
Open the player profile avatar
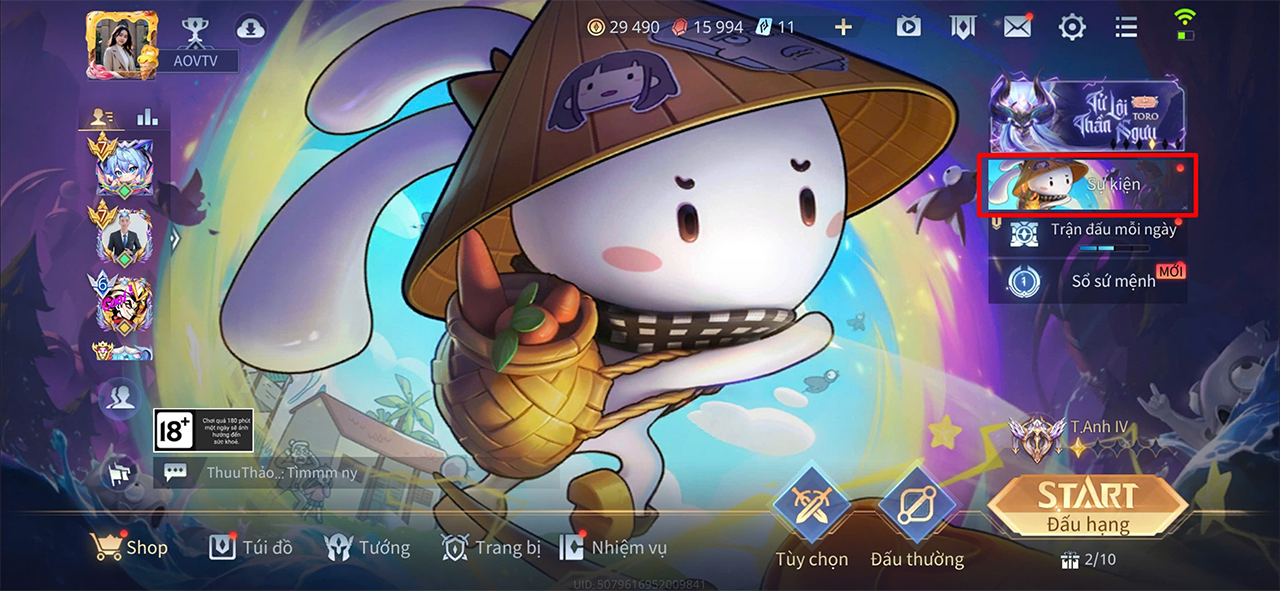click(116, 43)
